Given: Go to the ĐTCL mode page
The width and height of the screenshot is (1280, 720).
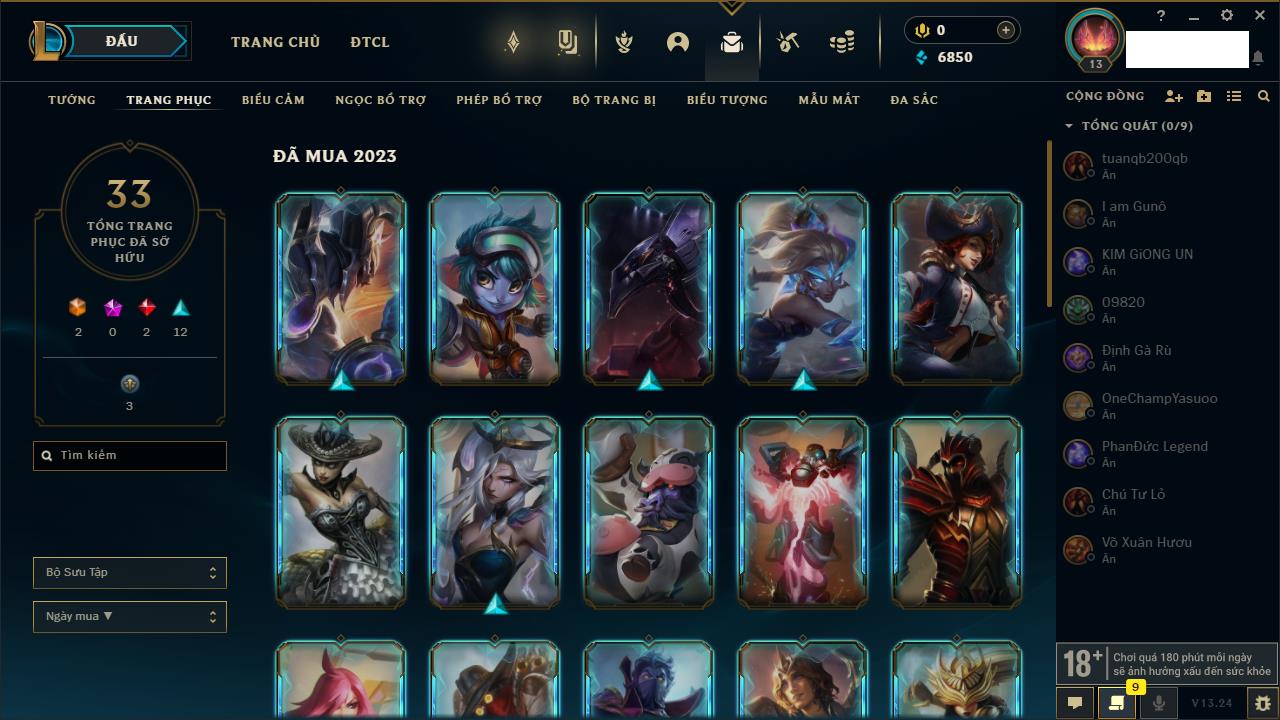Looking at the screenshot, I should (370, 42).
